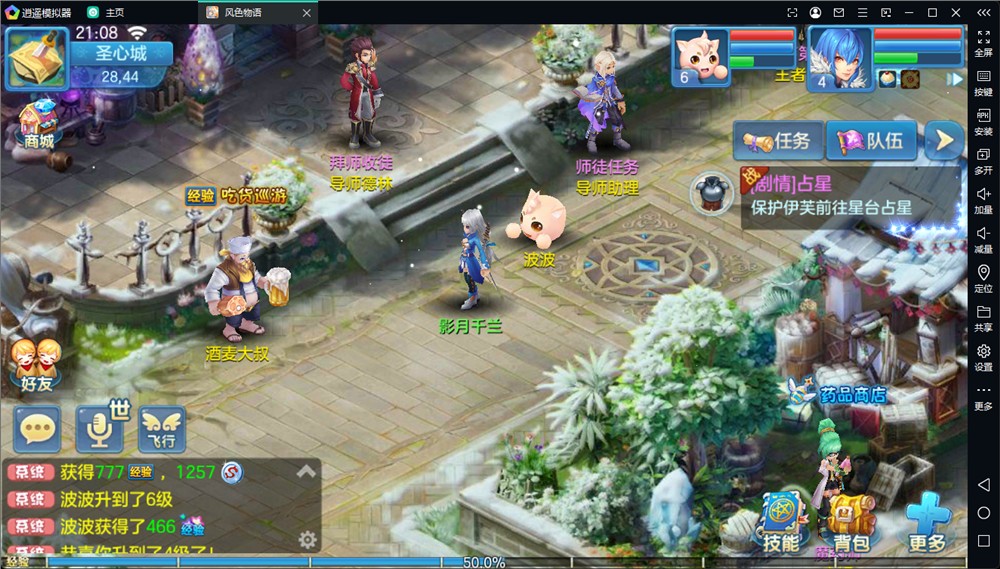Screen dimensions: 1000x569
Task: Open the 任务 quest panel
Action: [778, 141]
